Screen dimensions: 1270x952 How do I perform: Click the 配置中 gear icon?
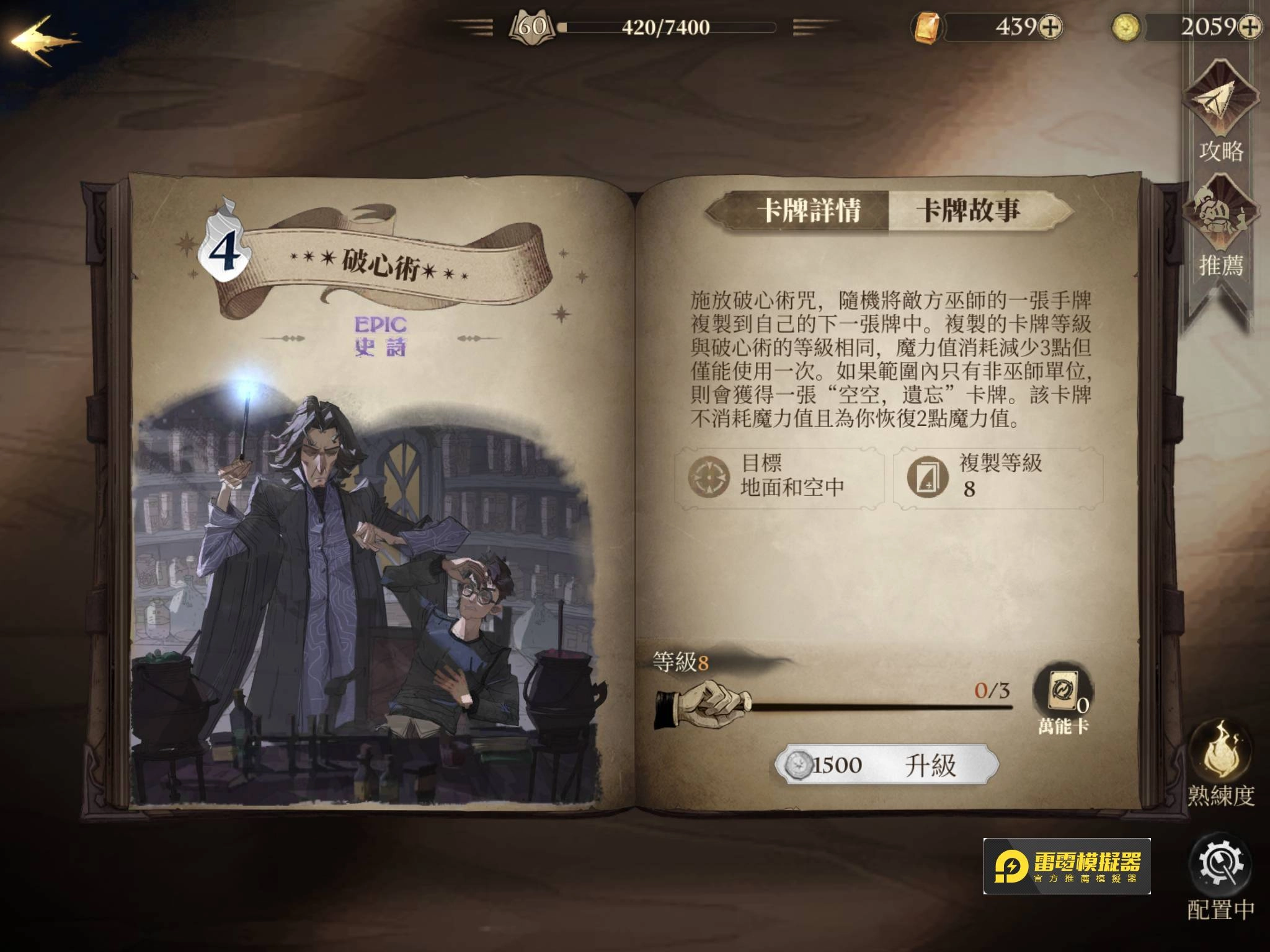1220,865
